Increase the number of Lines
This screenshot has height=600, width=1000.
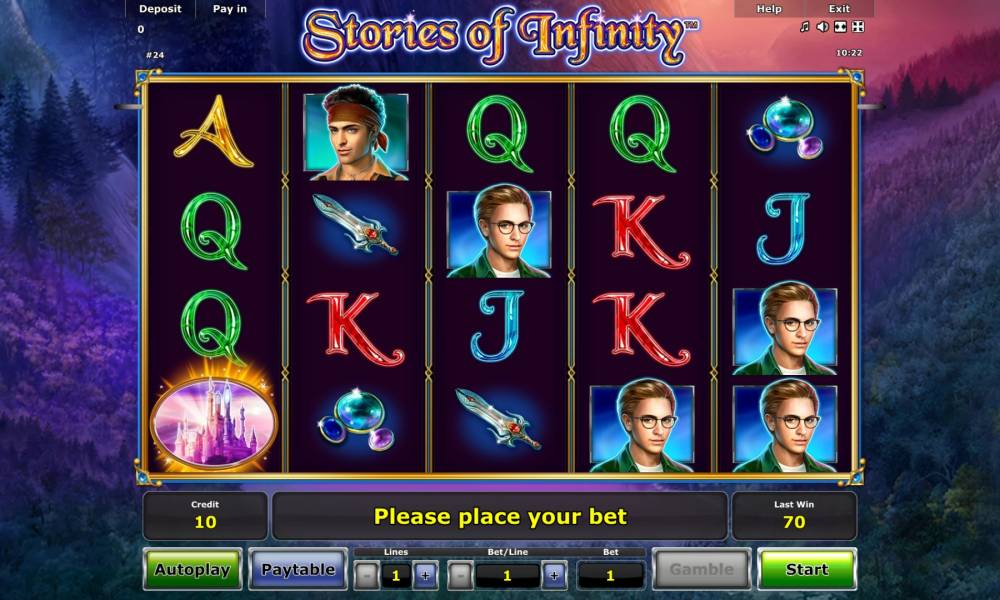click(424, 576)
